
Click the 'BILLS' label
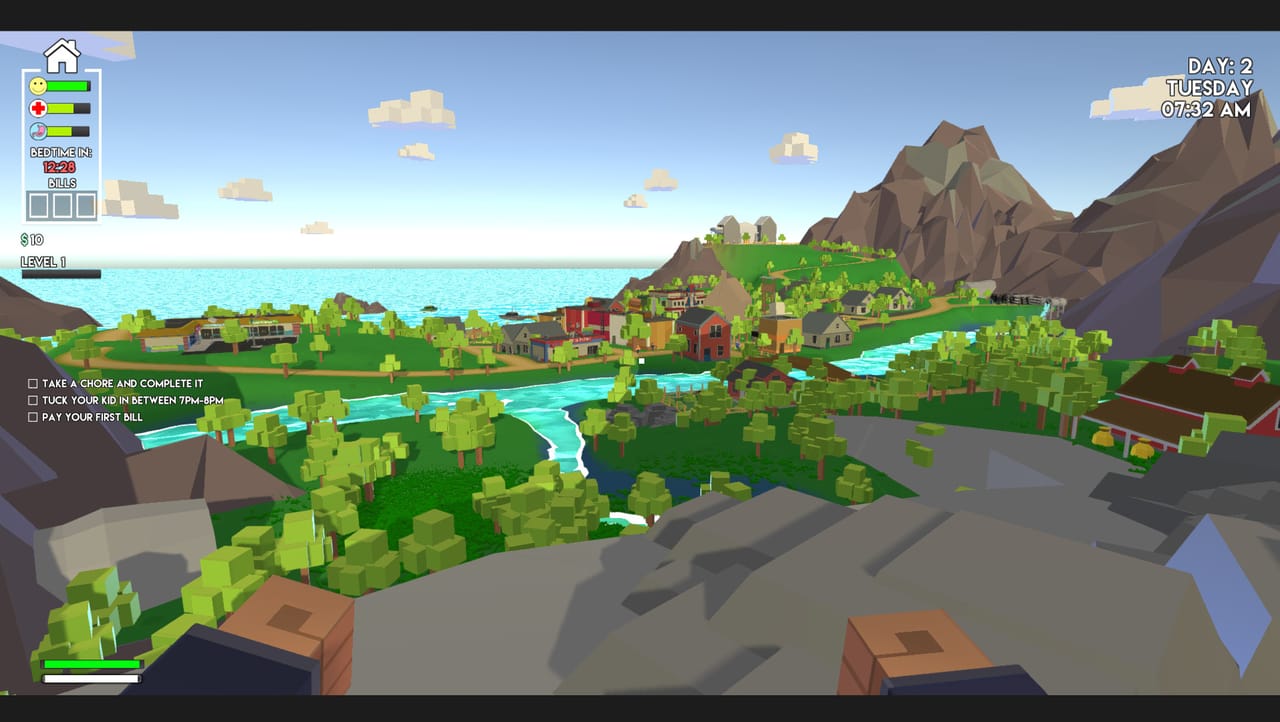[61, 182]
